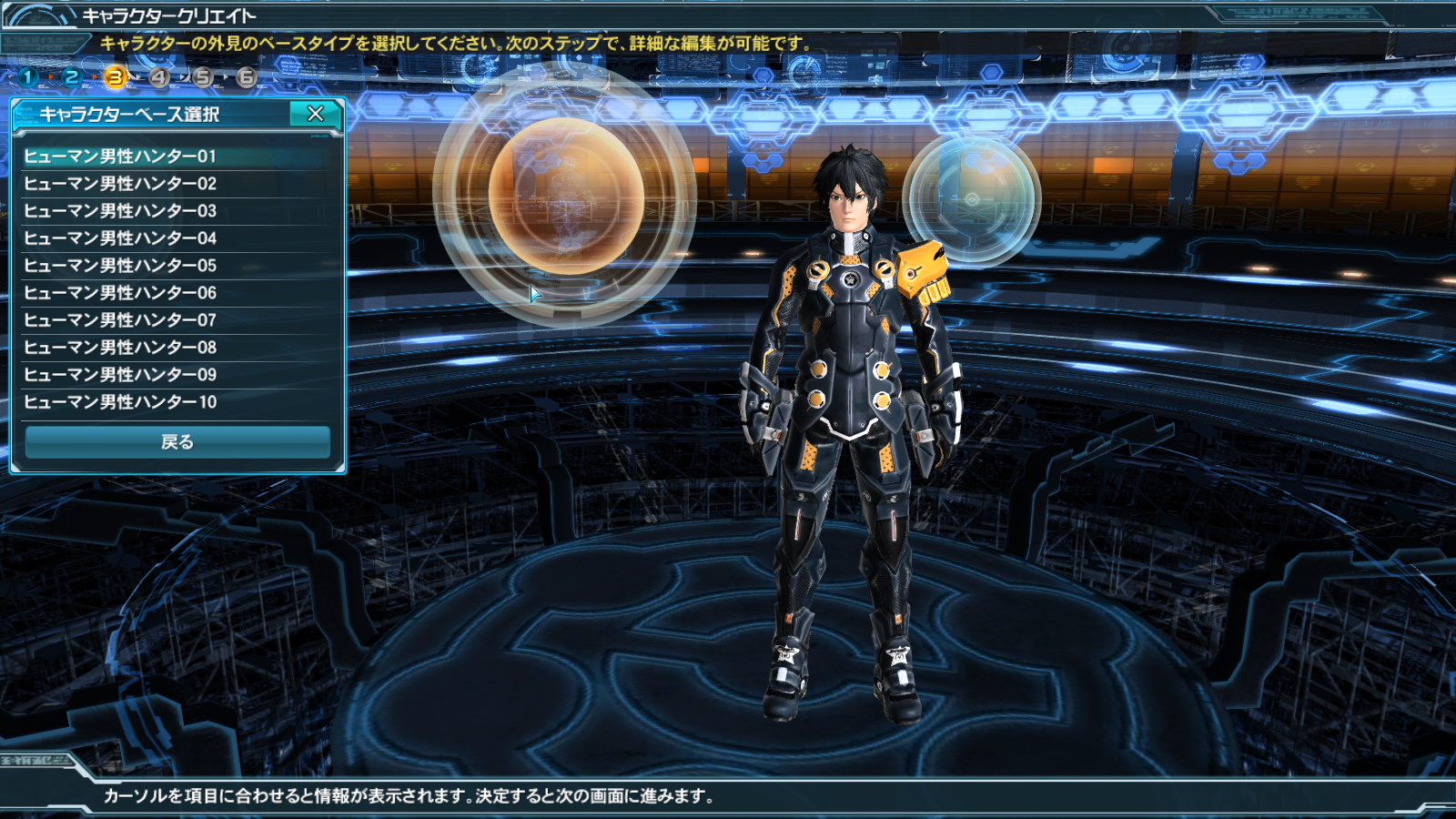This screenshot has width=1456, height=819.
Task: Select the step 4 indicator
Action: tap(159, 77)
